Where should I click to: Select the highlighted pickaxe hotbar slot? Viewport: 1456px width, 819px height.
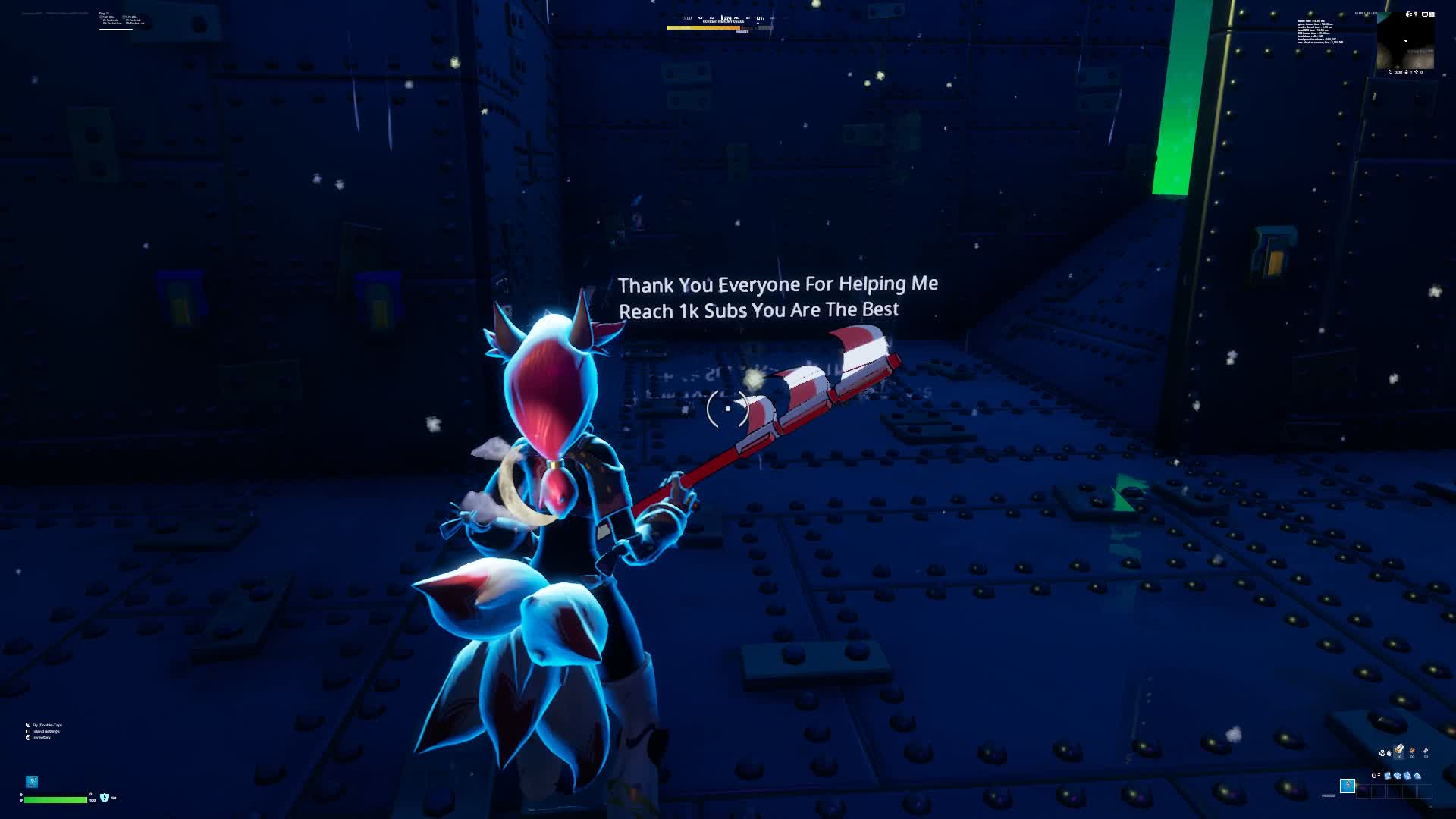[x=1348, y=786]
